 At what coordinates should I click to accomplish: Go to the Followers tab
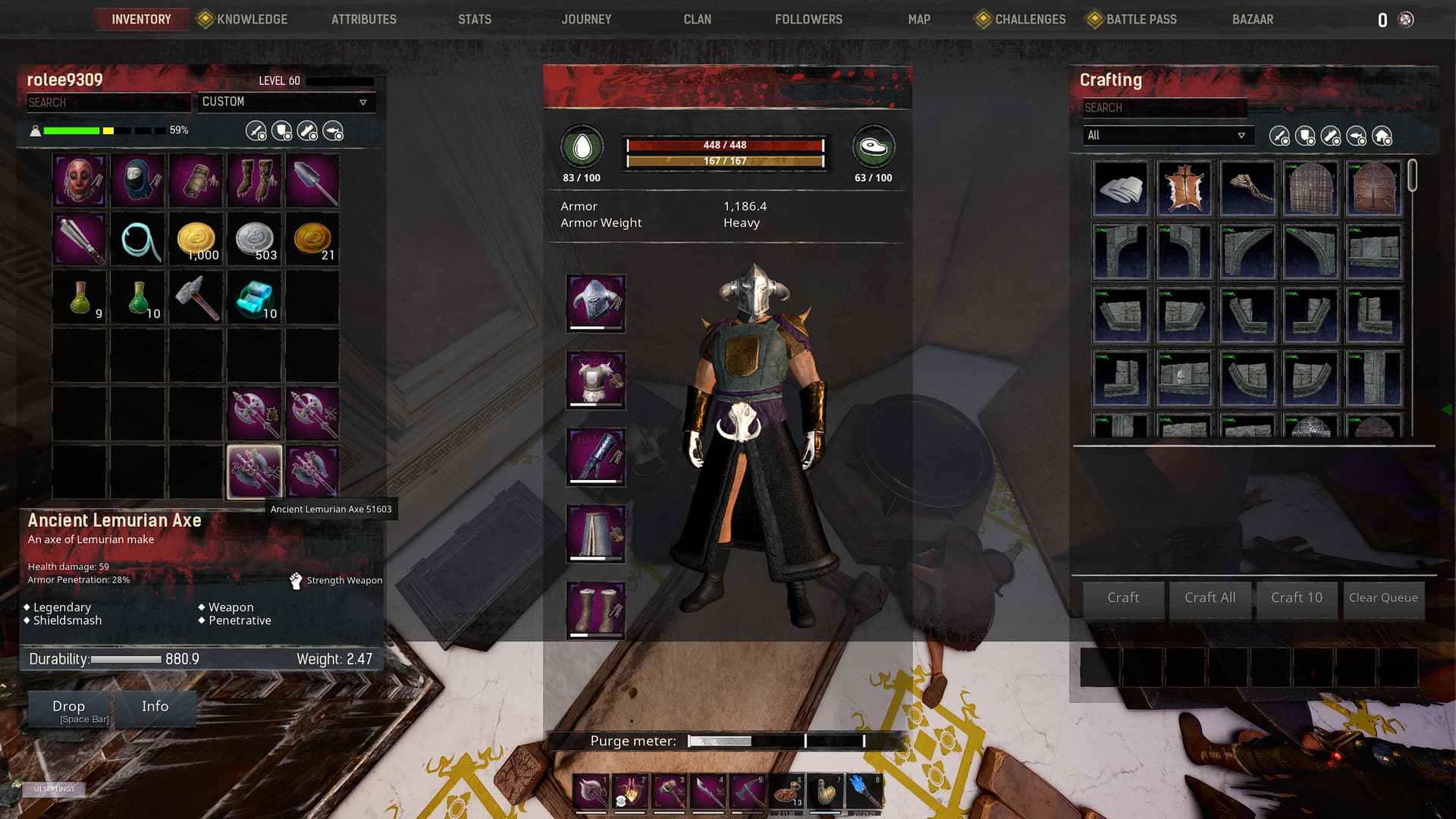(x=808, y=19)
